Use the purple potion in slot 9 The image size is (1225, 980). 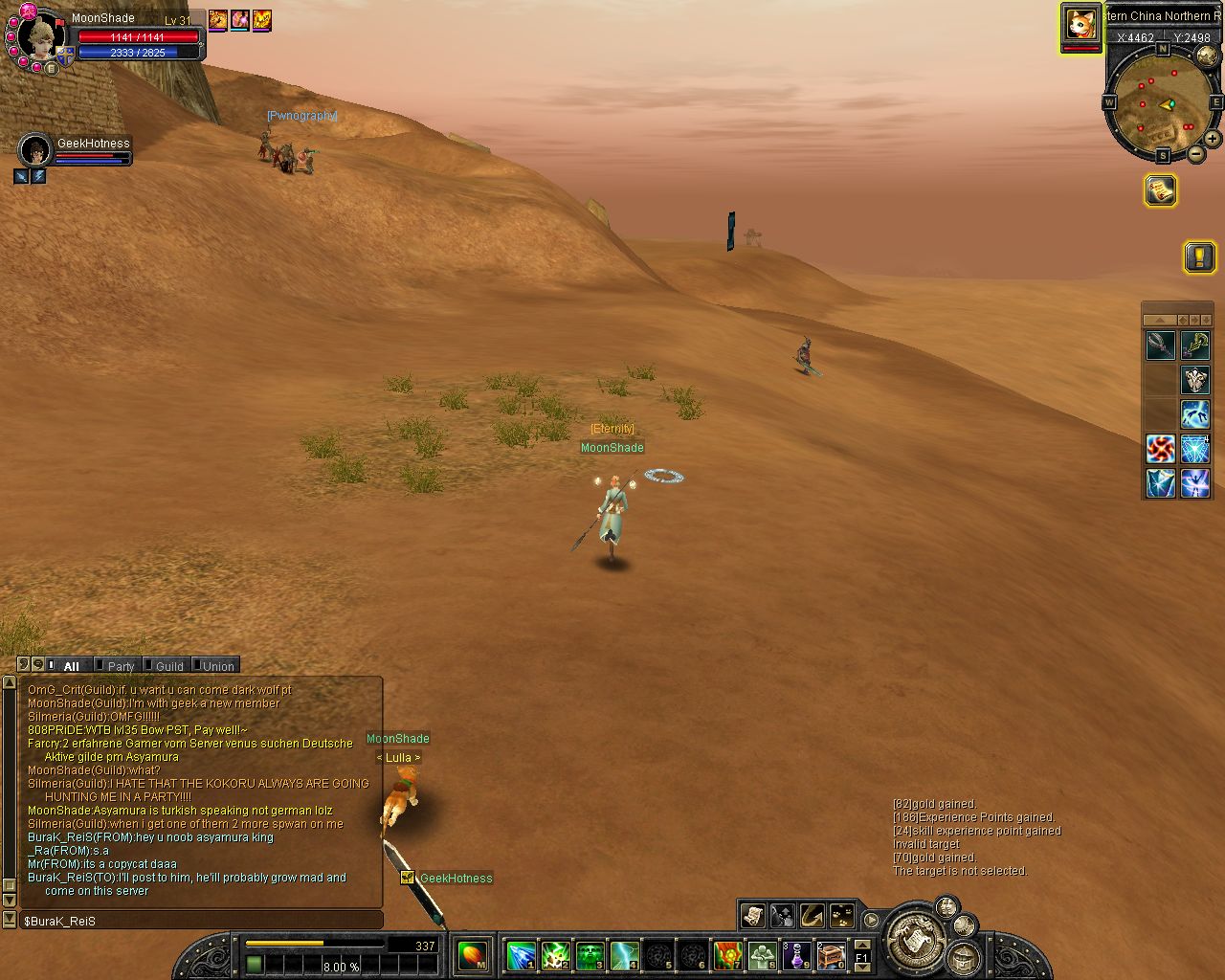796,955
